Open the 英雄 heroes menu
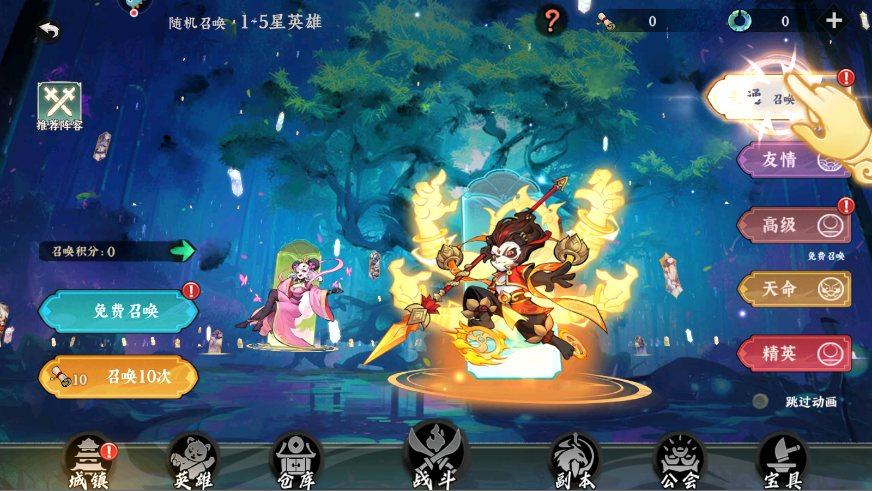The image size is (872, 491). tap(193, 461)
